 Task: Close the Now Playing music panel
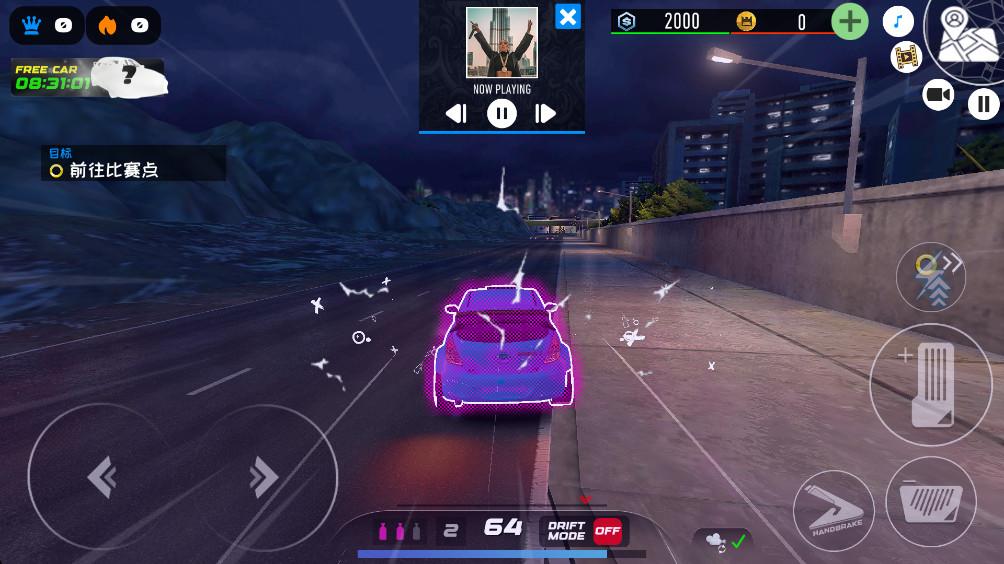pos(568,17)
